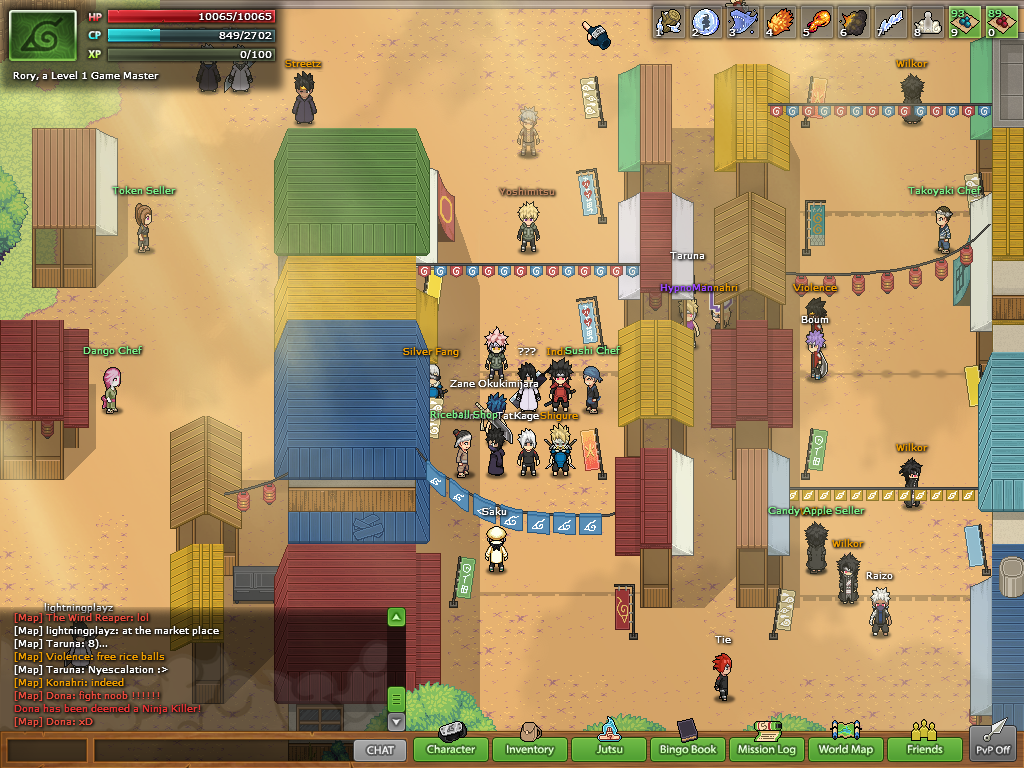Trigger the smoke explosion jutsu in slot 6
This screenshot has width=1024, height=768.
pos(855,22)
